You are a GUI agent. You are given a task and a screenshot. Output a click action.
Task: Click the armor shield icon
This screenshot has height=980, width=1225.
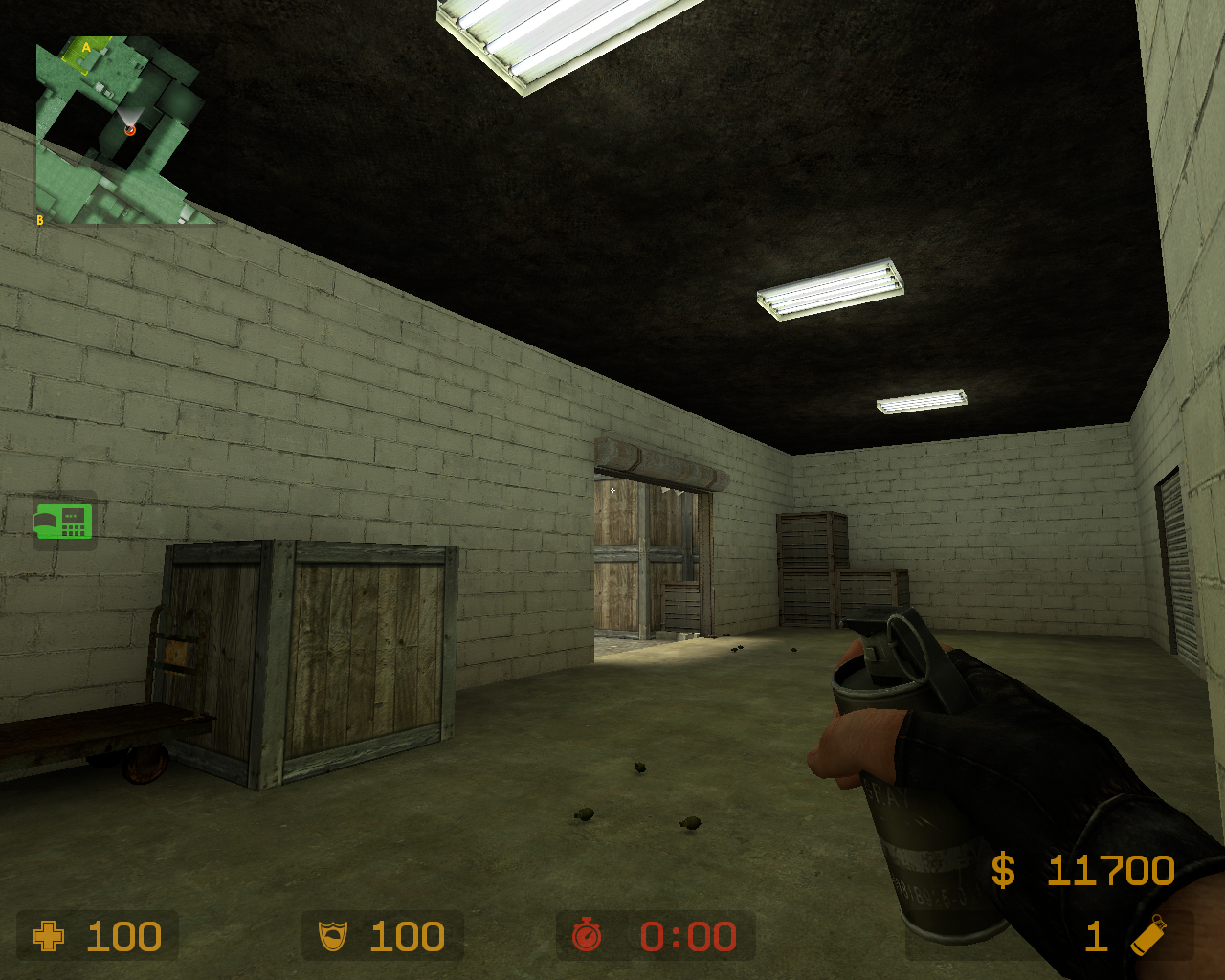(x=332, y=936)
